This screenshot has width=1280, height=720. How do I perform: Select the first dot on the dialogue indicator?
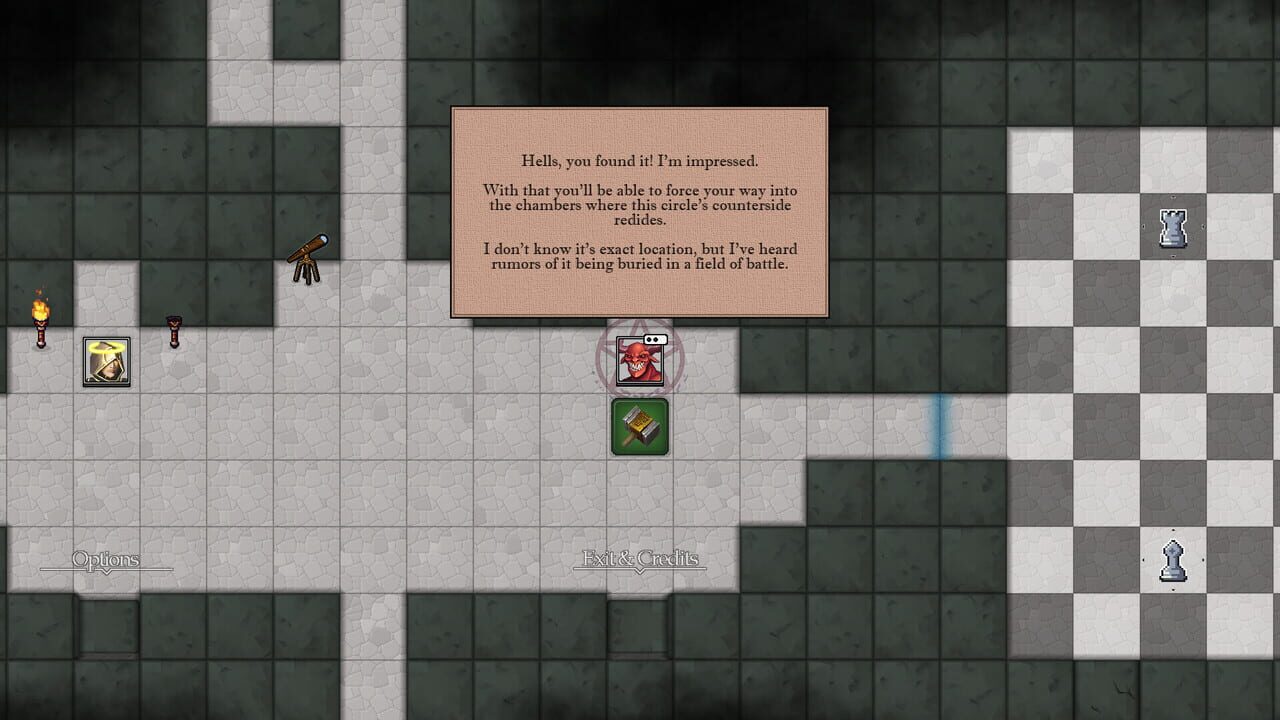648,339
